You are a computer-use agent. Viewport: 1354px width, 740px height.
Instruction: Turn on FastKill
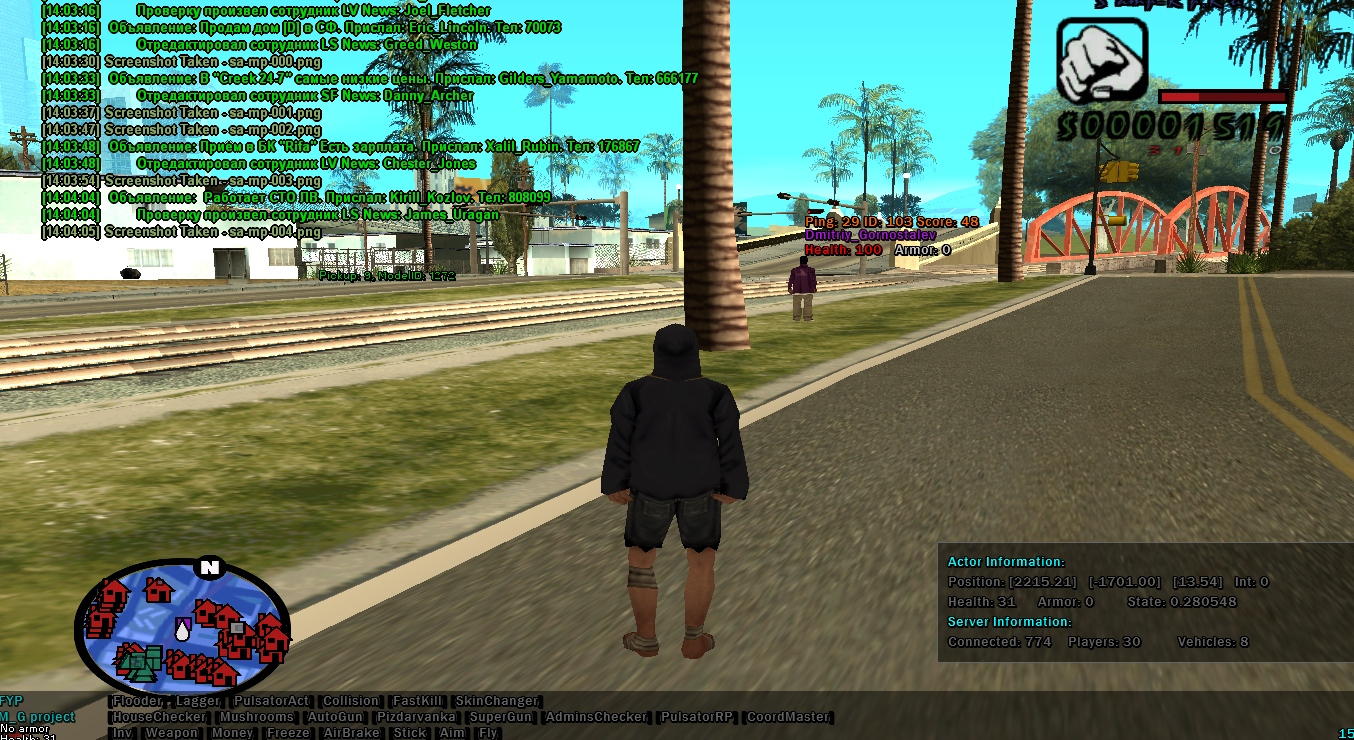coord(417,701)
